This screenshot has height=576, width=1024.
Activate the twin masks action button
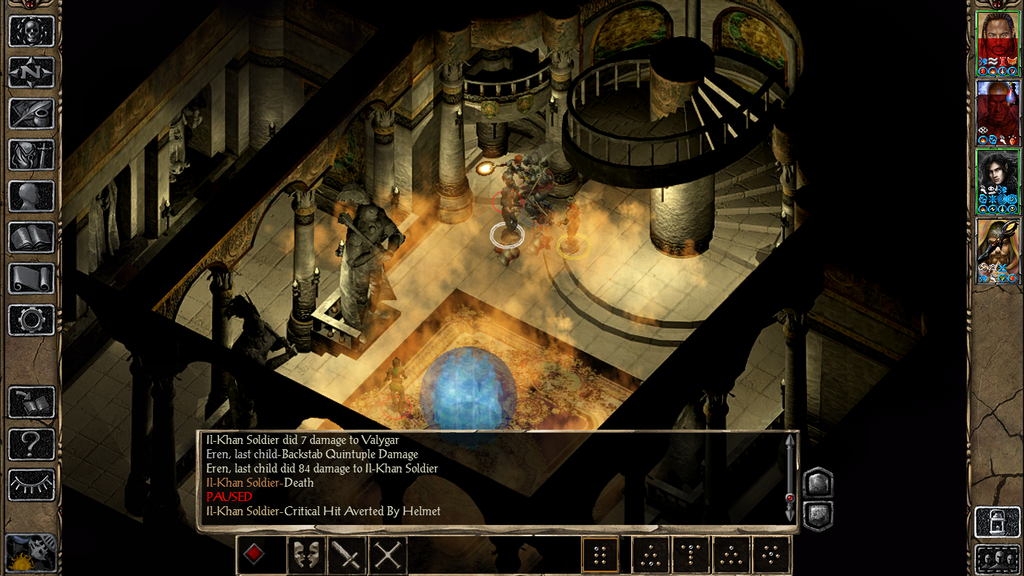[x=305, y=554]
